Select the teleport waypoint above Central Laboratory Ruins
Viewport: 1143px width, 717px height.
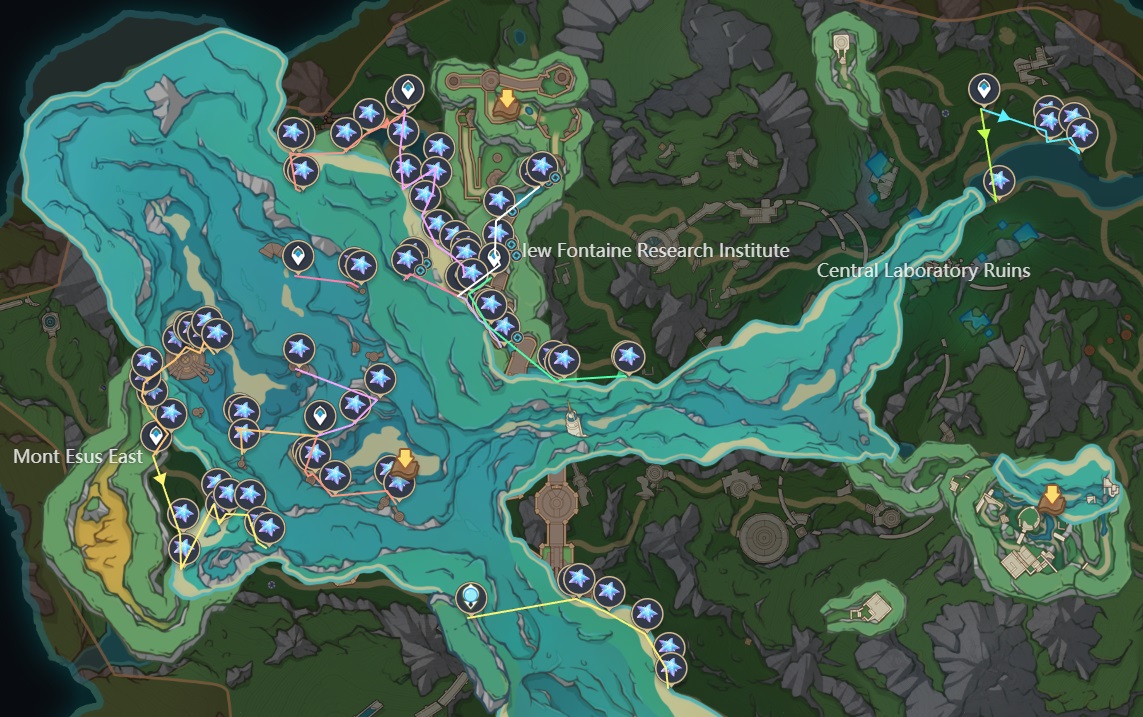point(985,90)
